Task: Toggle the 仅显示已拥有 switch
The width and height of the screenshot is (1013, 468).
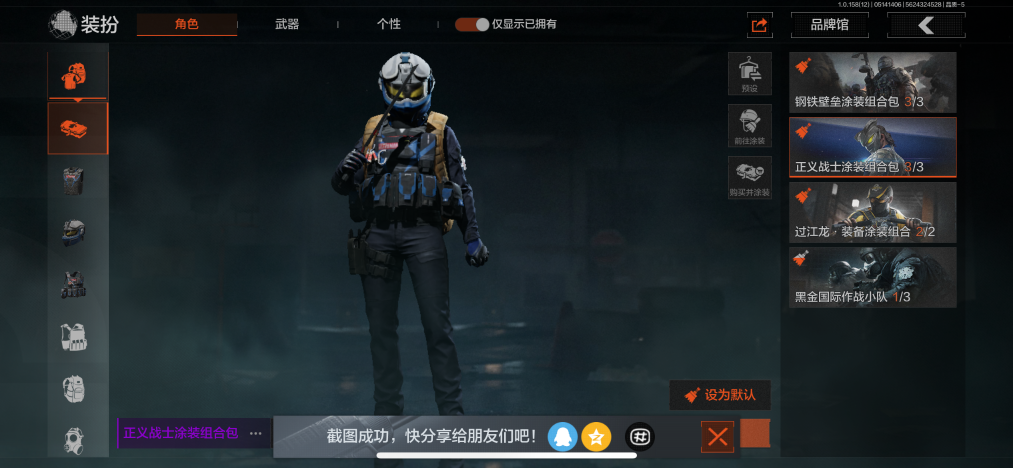Action: click(x=472, y=24)
